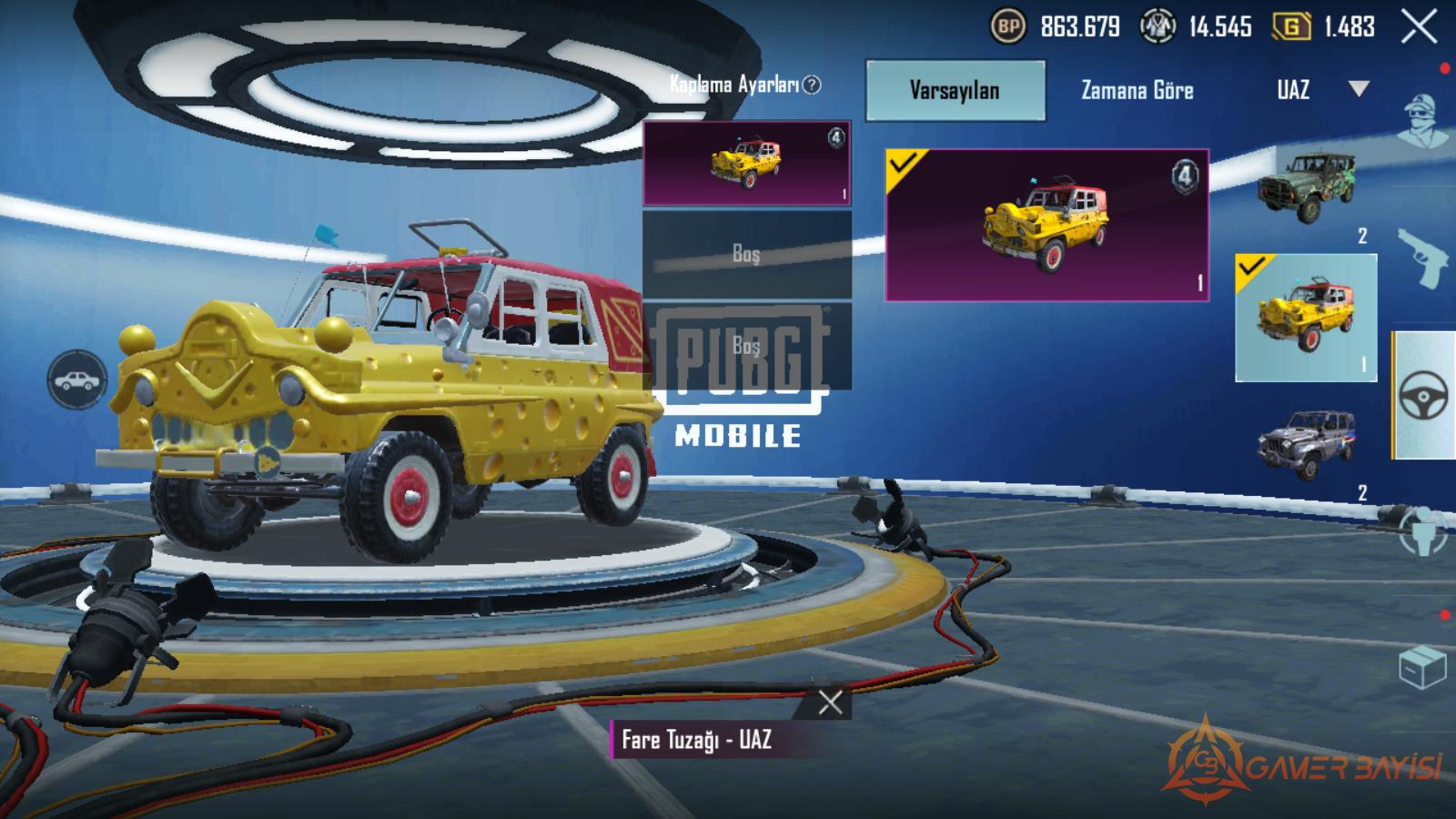Select the Varsayılan sort tab
This screenshot has height=819, width=1456.
[955, 90]
